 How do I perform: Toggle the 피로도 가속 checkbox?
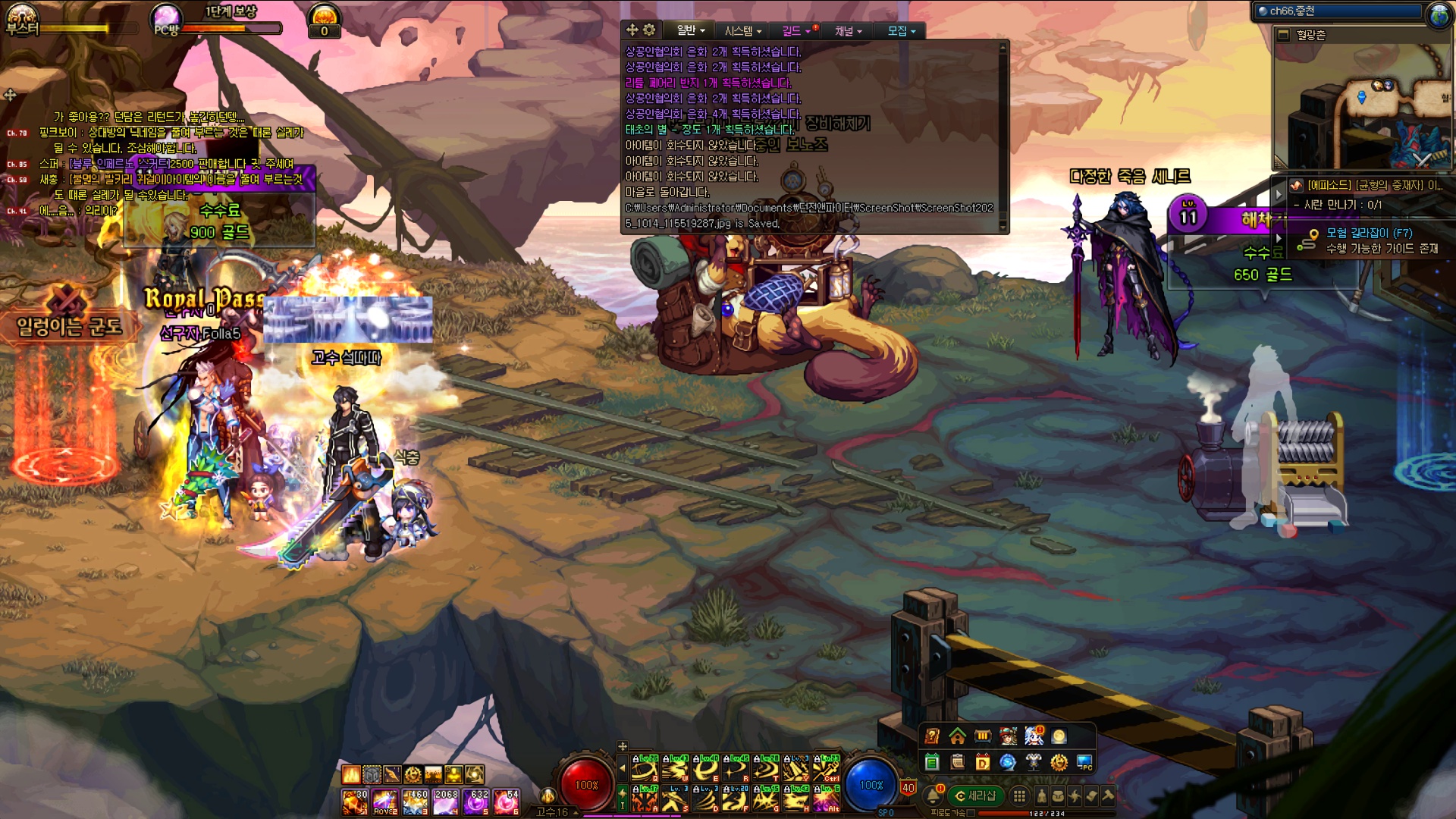[x=971, y=813]
